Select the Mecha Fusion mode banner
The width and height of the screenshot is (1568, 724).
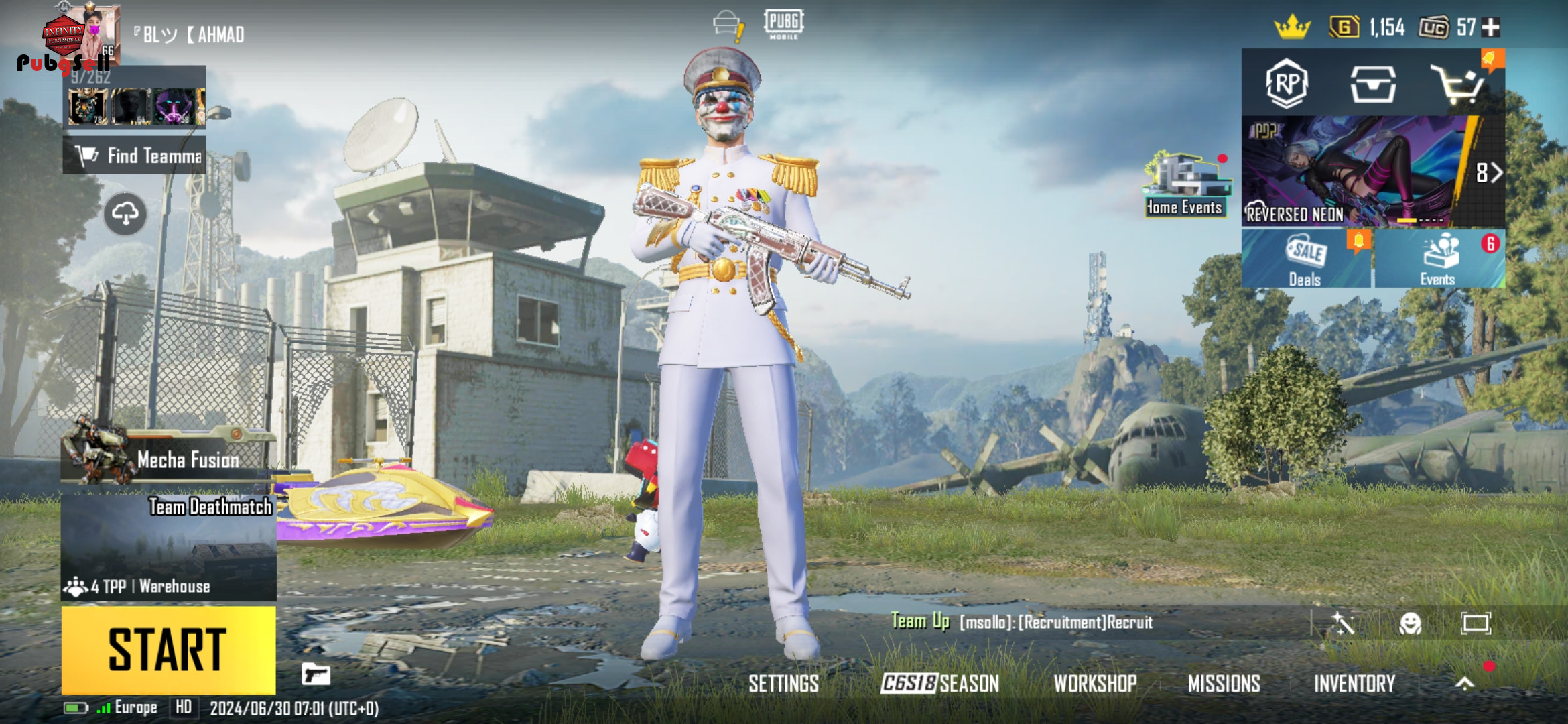(168, 457)
